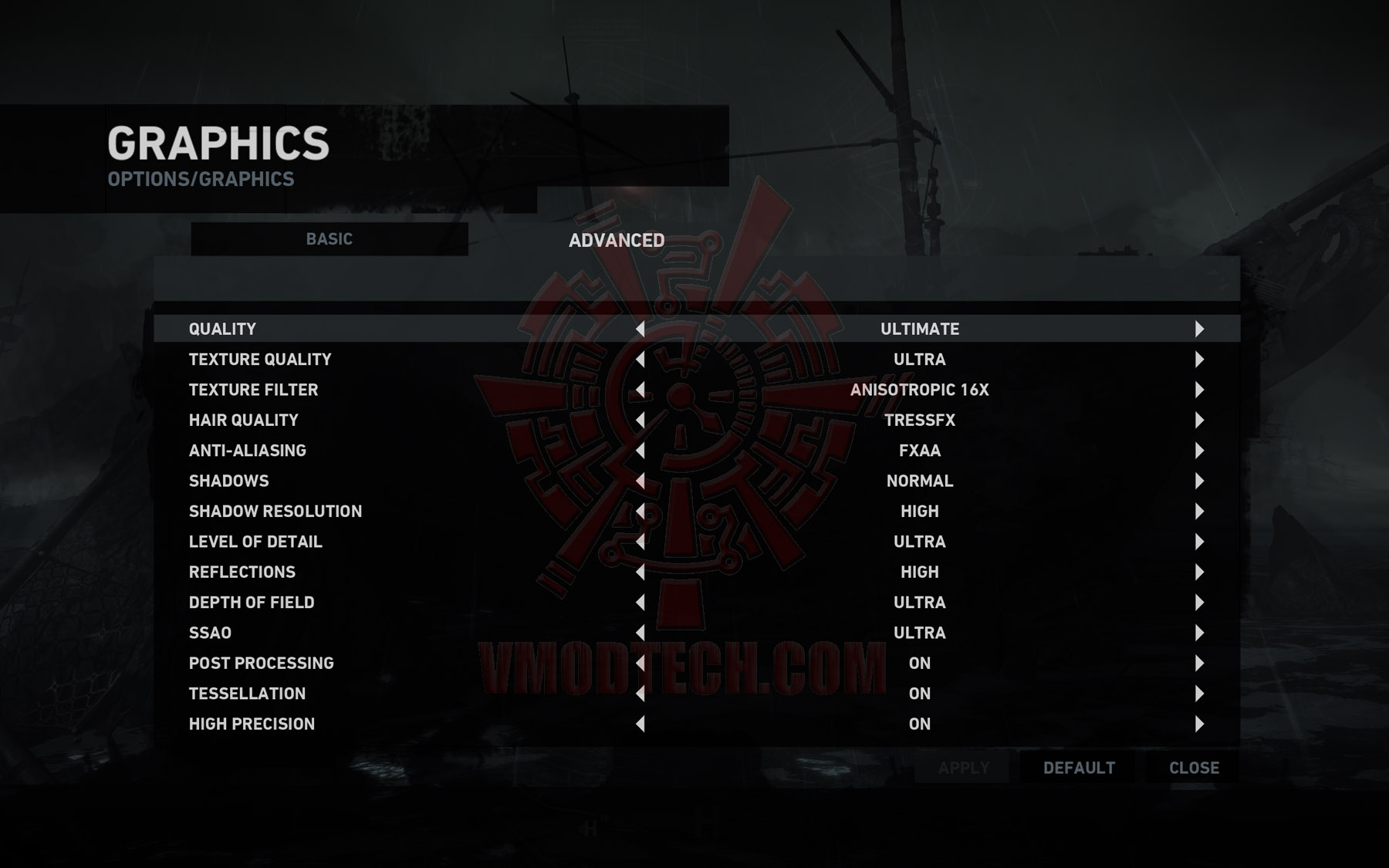Viewport: 1389px width, 868px height.
Task: Cycle Hair Quality with right arrow
Action: (1199, 420)
